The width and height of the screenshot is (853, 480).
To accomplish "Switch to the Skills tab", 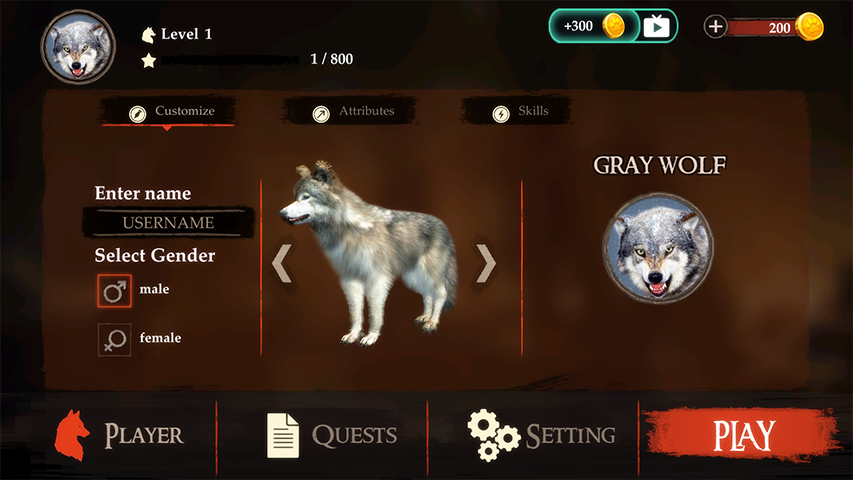I will coord(521,112).
